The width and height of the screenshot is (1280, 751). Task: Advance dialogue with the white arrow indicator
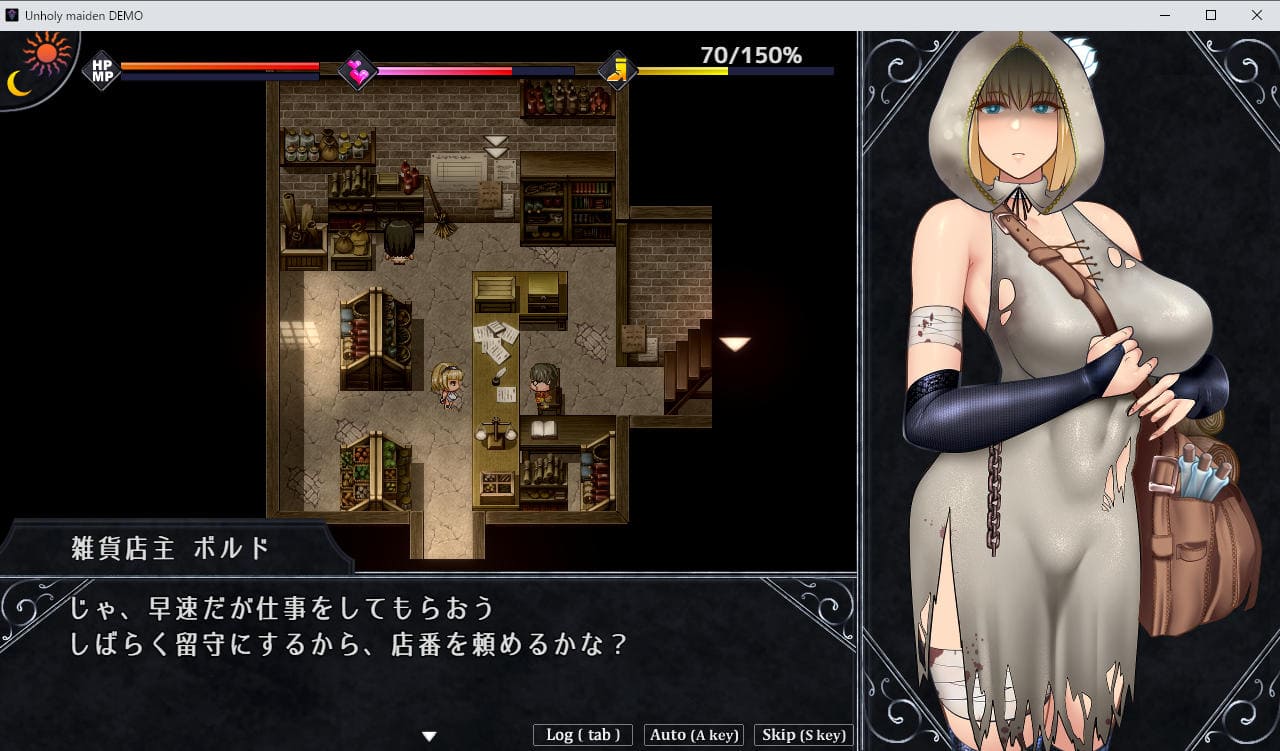pos(429,737)
